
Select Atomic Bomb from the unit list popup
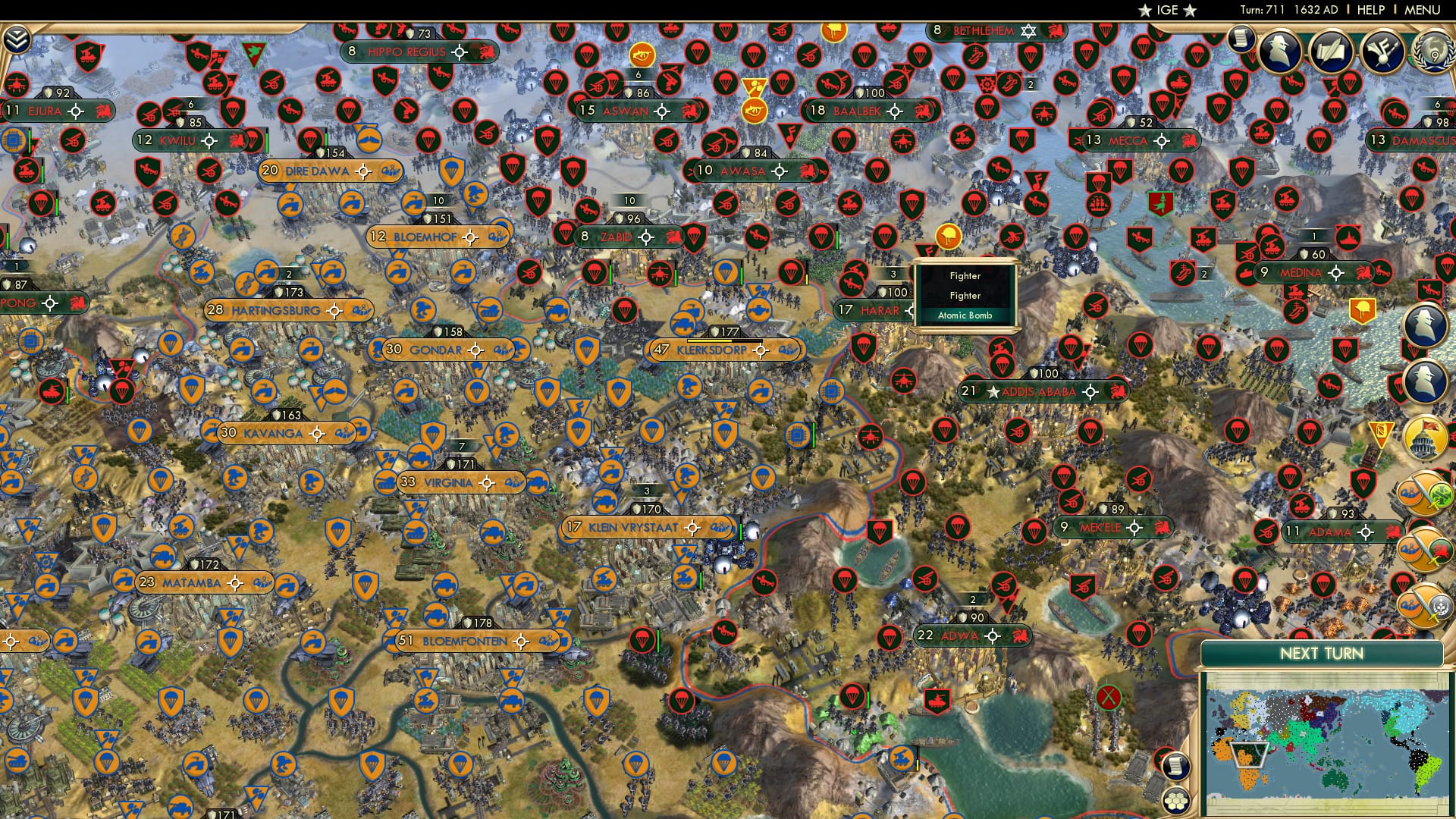[965, 316]
